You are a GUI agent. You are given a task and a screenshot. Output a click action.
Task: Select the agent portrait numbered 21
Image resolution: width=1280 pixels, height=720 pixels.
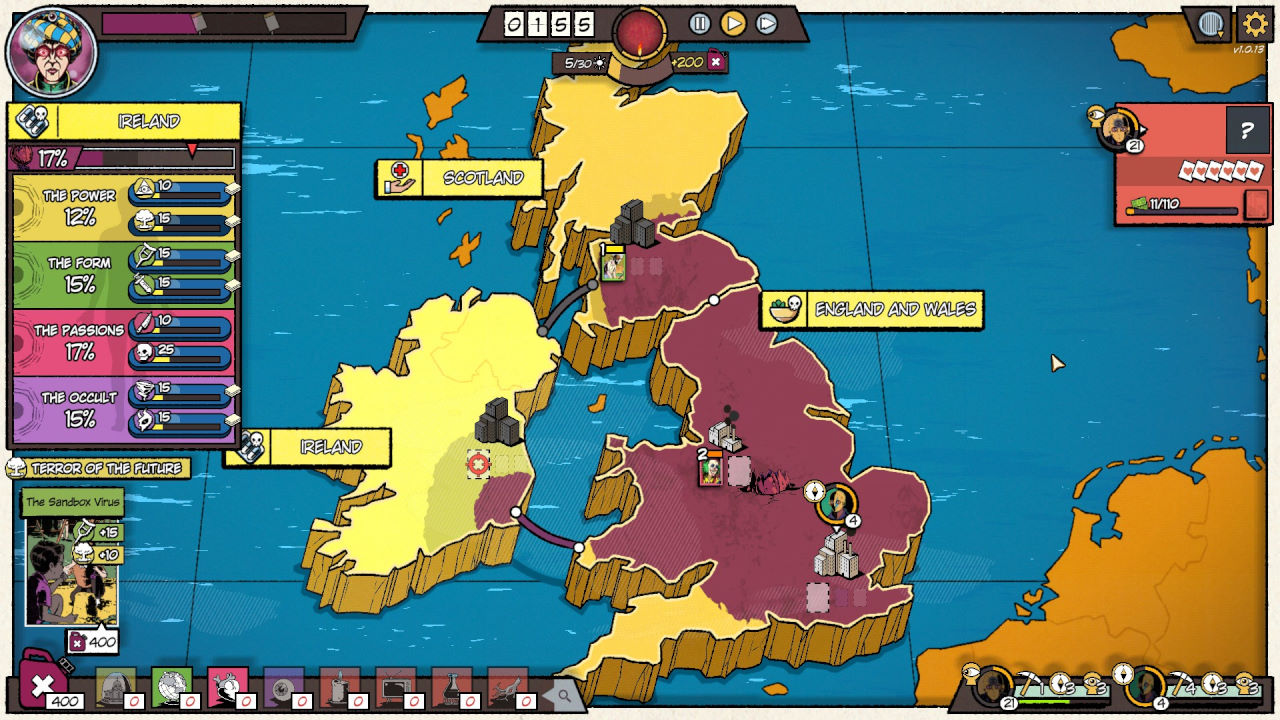point(1117,128)
